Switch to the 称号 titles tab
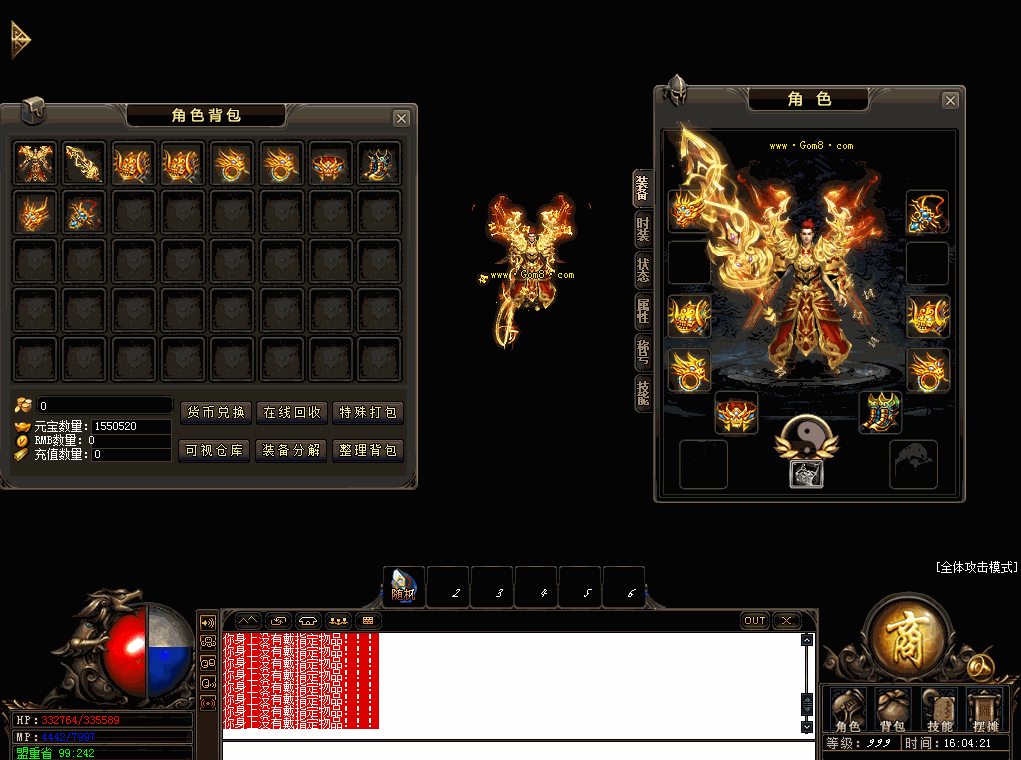This screenshot has width=1021, height=760. 643,352
